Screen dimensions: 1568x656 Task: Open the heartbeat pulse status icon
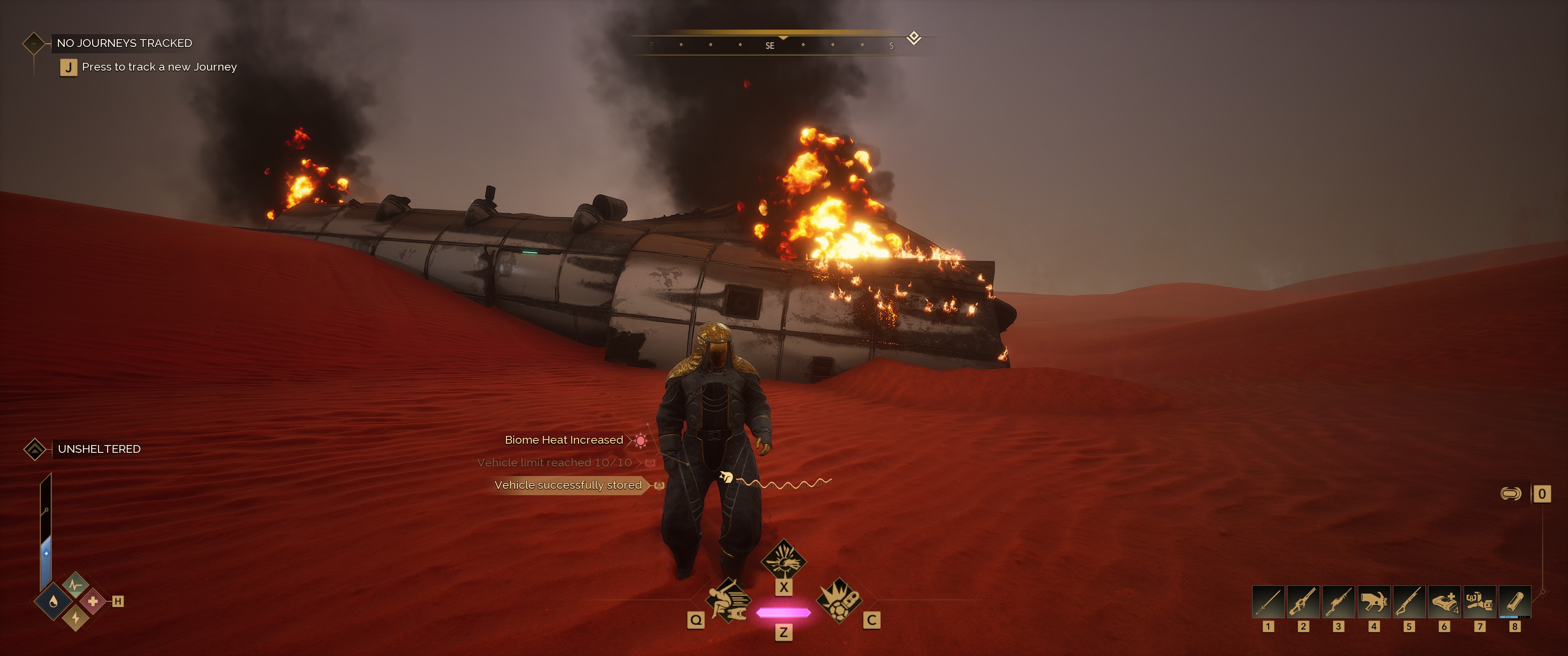tap(76, 585)
